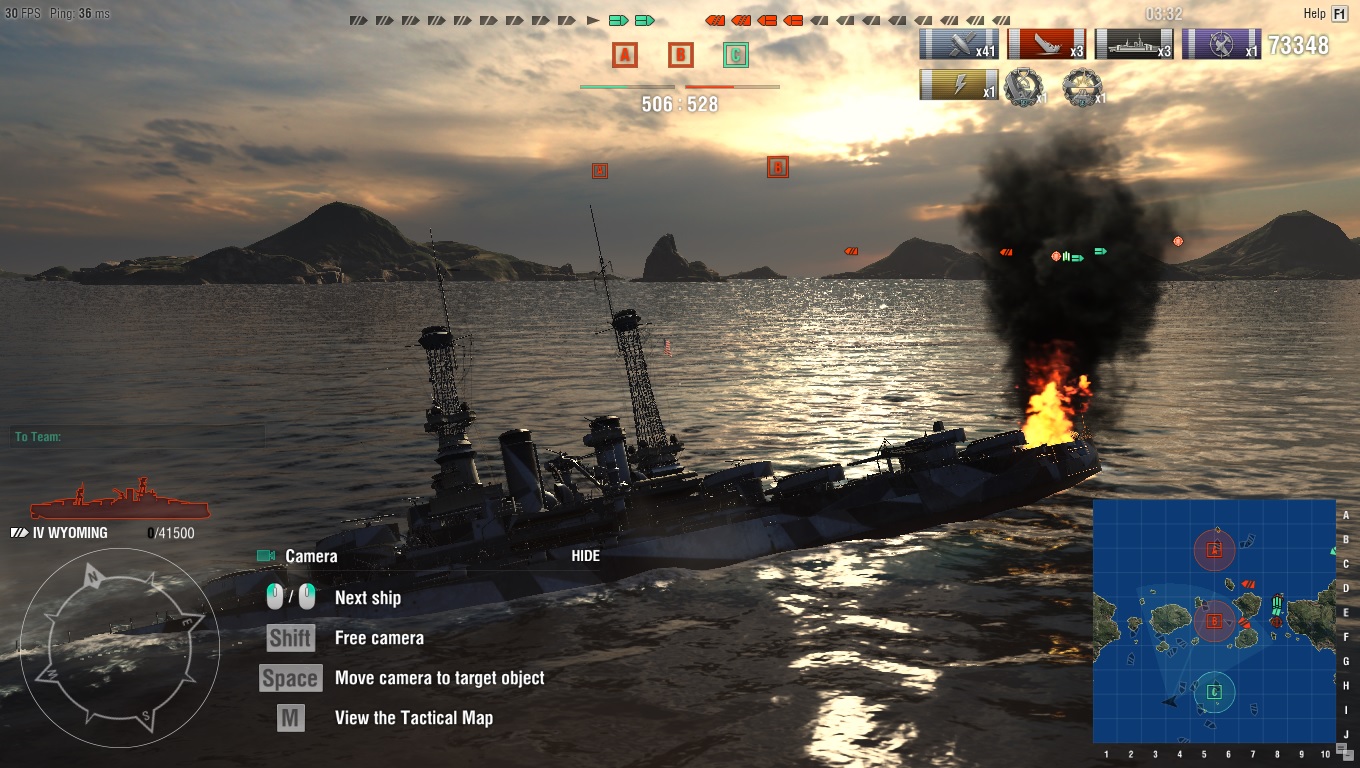Click base A marker on the minimap
This screenshot has height=768, width=1360.
[x=1214, y=549]
